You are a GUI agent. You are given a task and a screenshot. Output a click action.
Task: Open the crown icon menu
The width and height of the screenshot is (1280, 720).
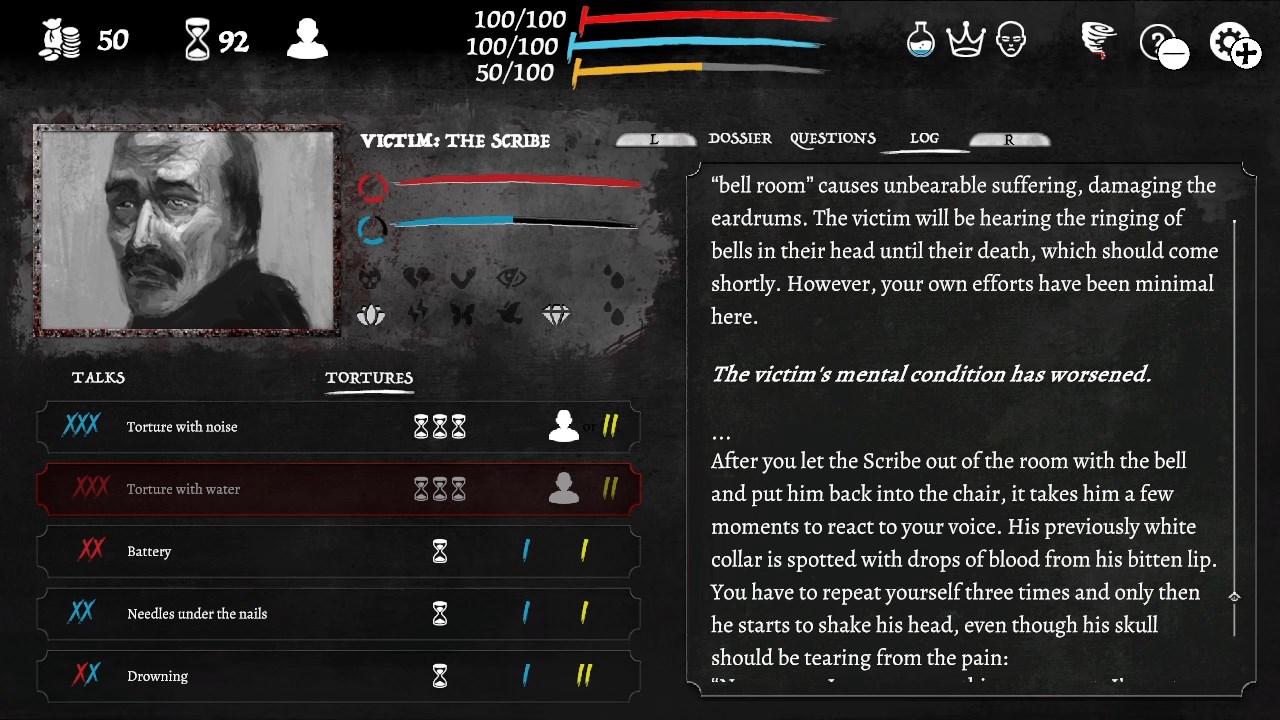point(966,40)
